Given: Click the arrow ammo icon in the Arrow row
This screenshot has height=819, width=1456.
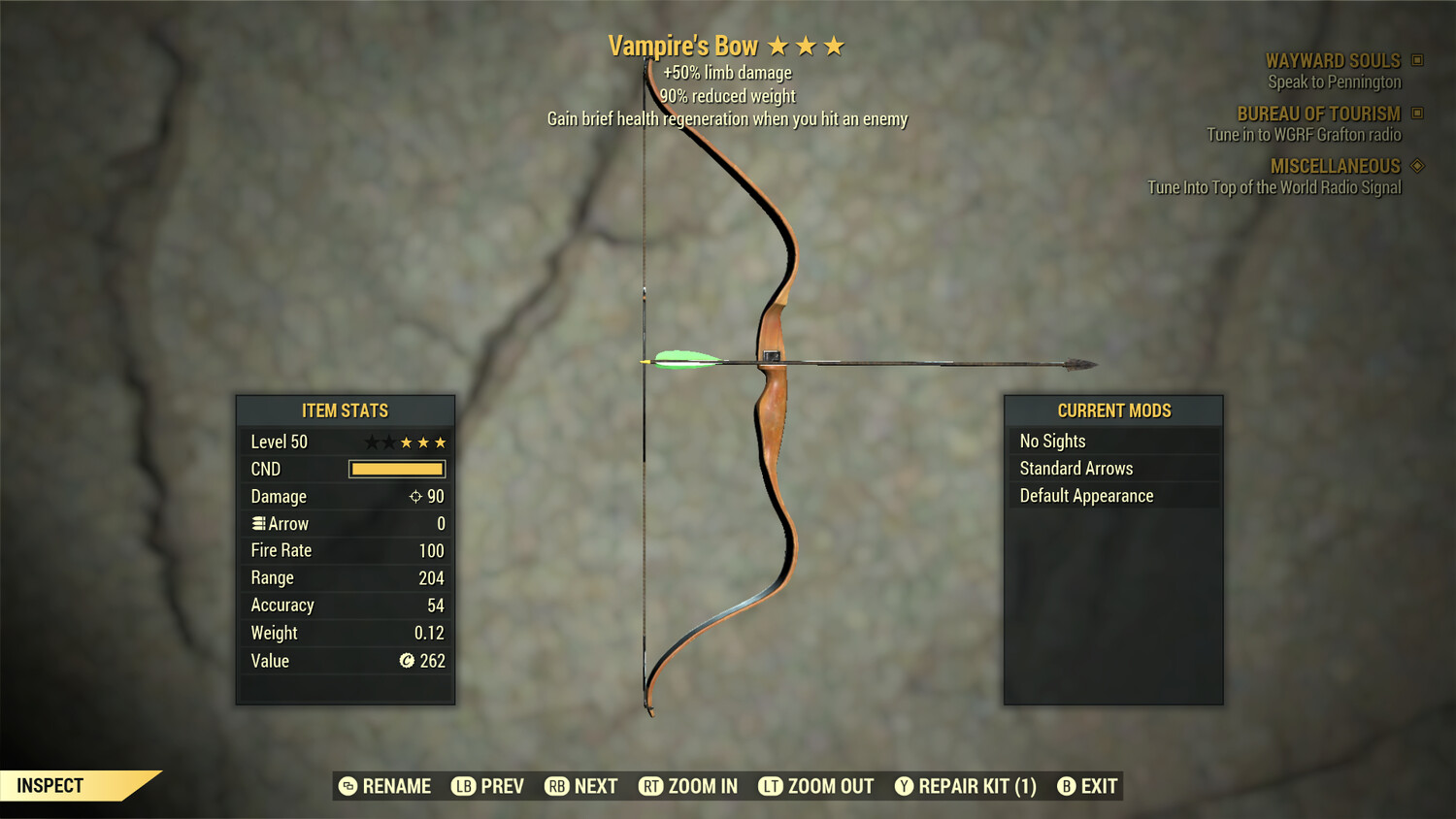Looking at the screenshot, I should pyautogui.click(x=259, y=523).
